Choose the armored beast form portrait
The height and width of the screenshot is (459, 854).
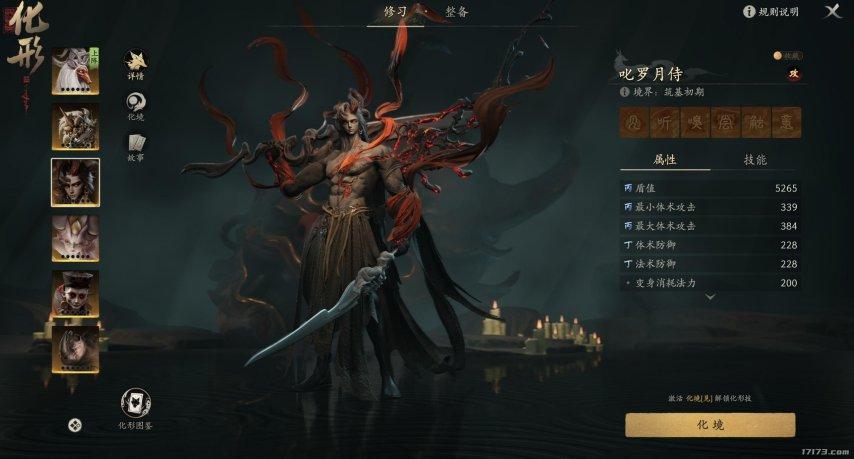tap(75, 125)
